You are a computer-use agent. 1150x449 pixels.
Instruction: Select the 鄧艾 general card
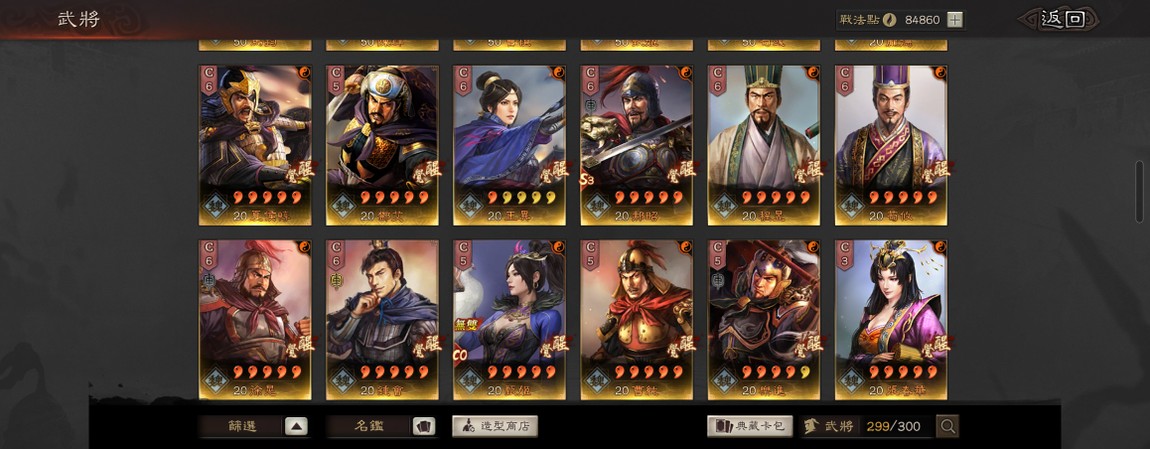click(382, 145)
